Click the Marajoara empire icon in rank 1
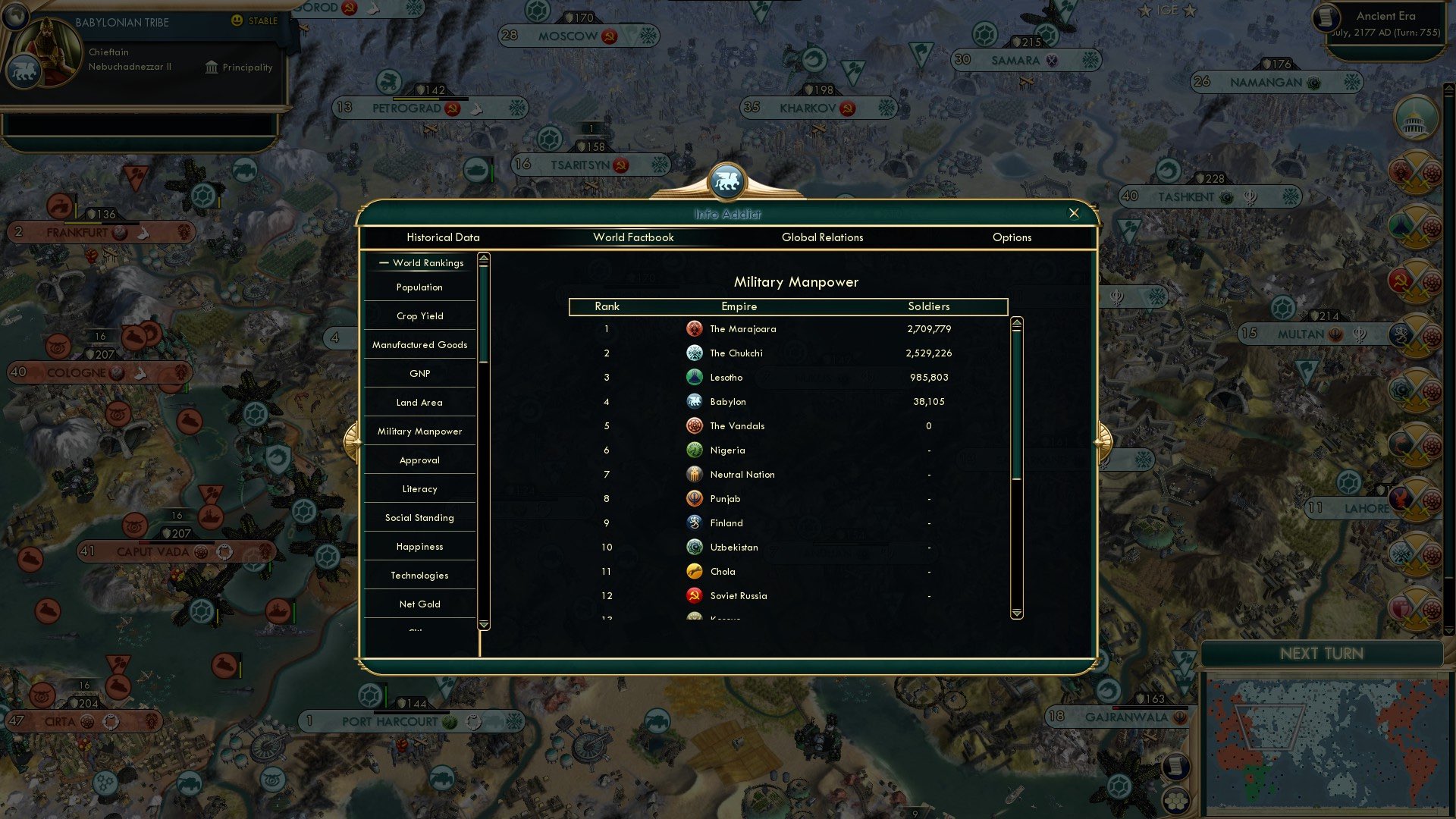The image size is (1456, 819). click(695, 328)
